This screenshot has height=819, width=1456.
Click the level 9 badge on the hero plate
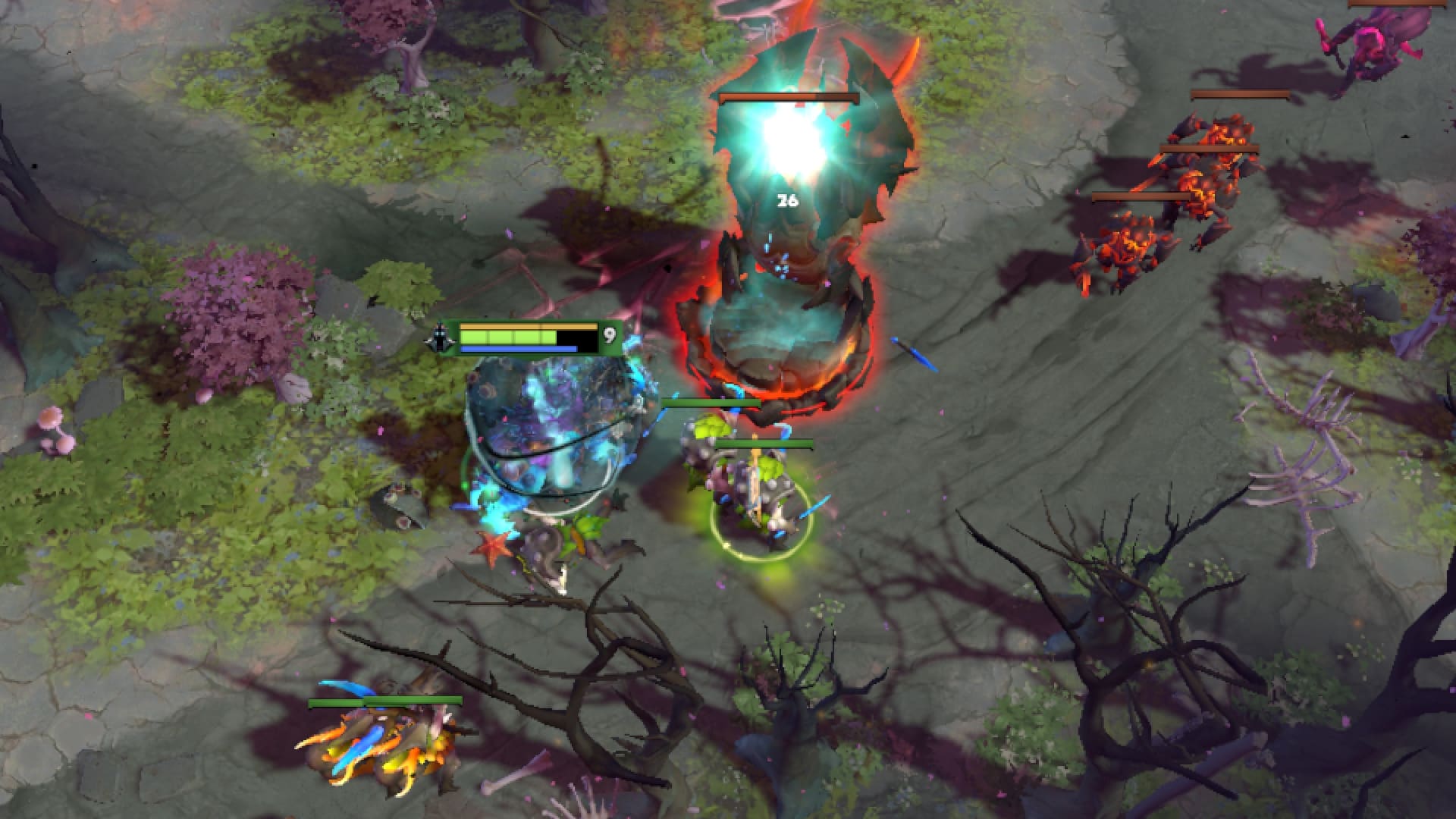point(609,334)
